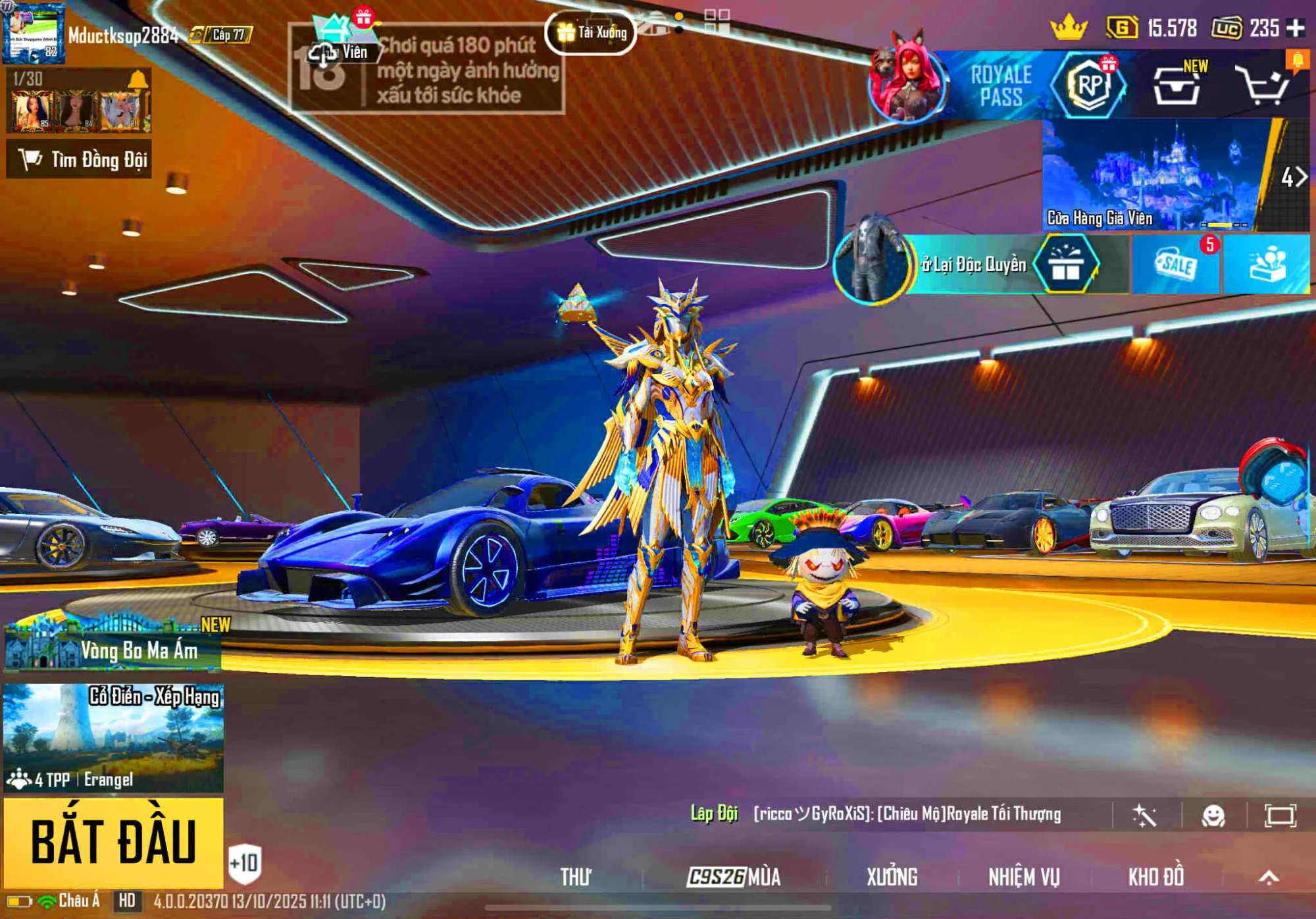
Task: Click Tìm Đồng Đội to find teammates
Action: click(80, 159)
